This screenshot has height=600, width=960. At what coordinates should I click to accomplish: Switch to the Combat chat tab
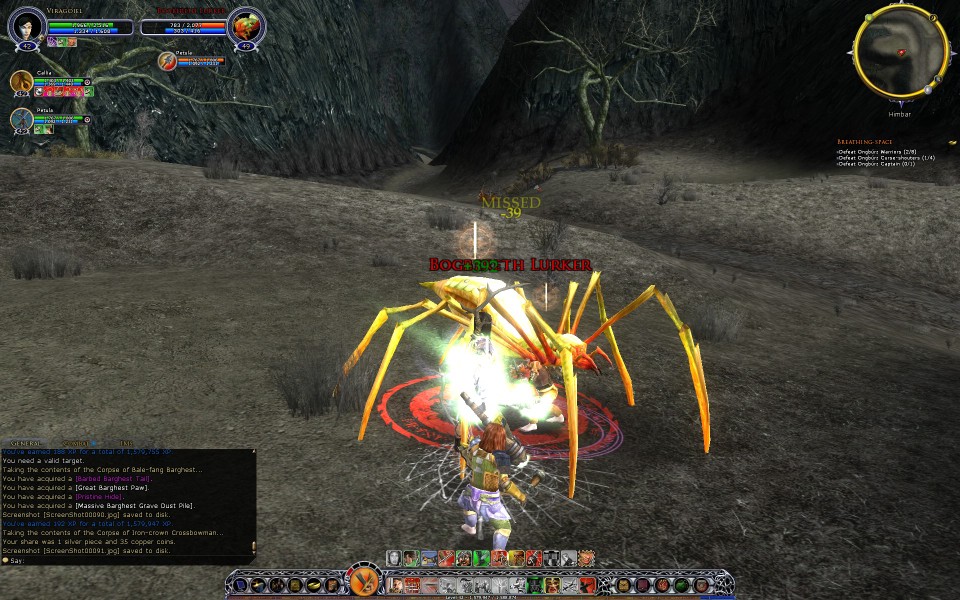coord(76,443)
